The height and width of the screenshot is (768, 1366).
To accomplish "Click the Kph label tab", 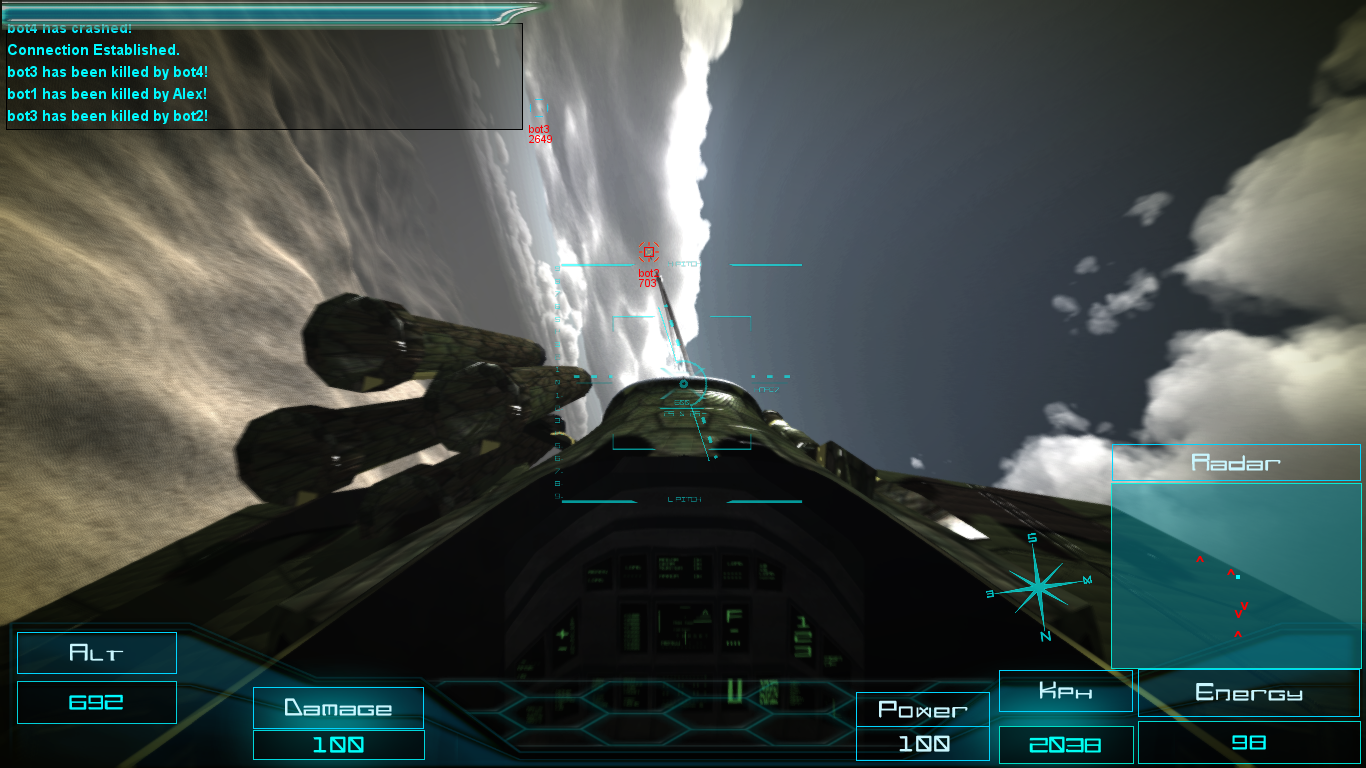I will coord(1066,690).
